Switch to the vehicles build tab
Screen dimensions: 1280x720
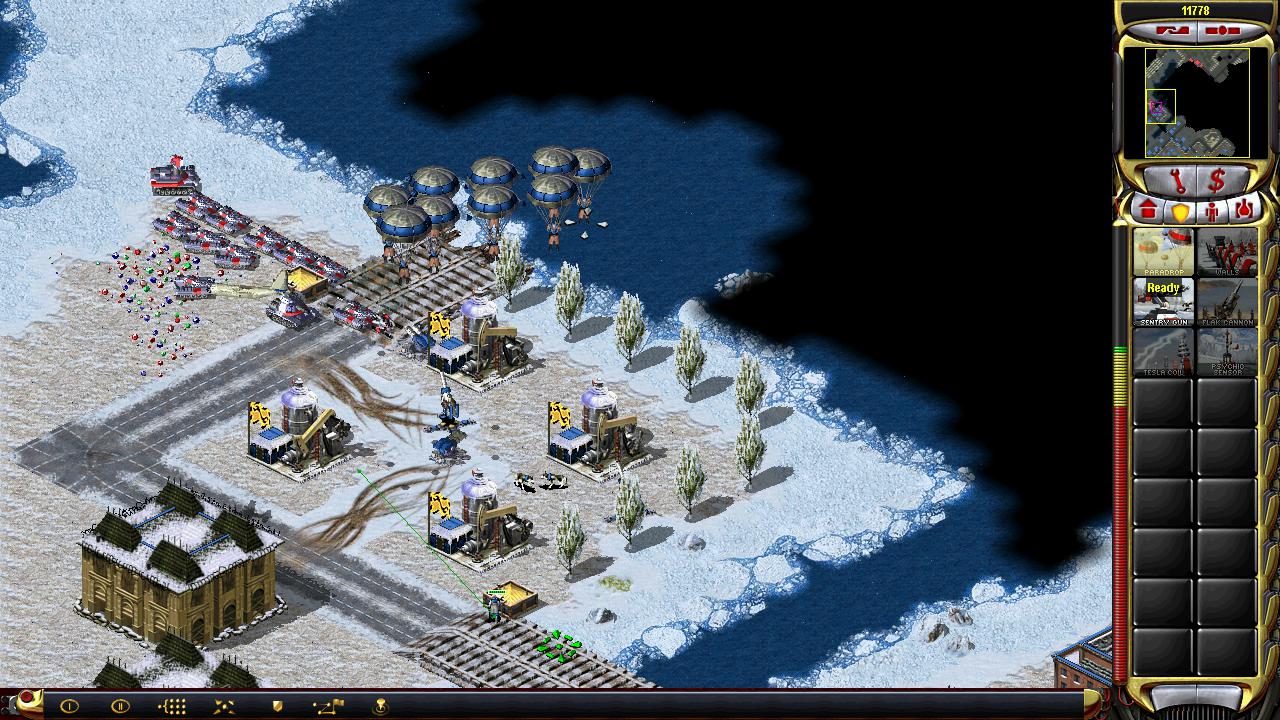point(1245,210)
